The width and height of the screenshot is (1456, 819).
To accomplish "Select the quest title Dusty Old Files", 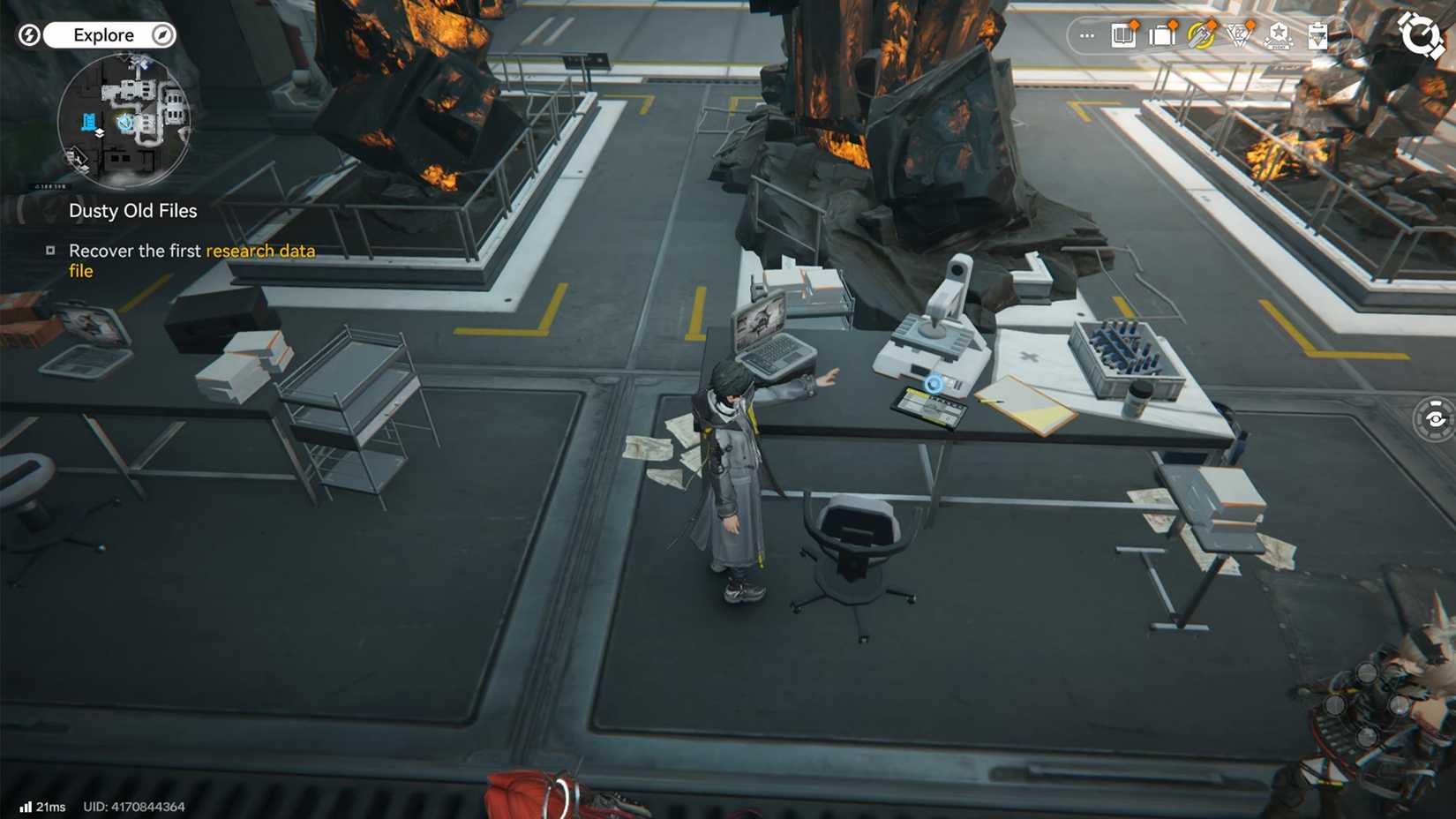I will click(x=132, y=211).
